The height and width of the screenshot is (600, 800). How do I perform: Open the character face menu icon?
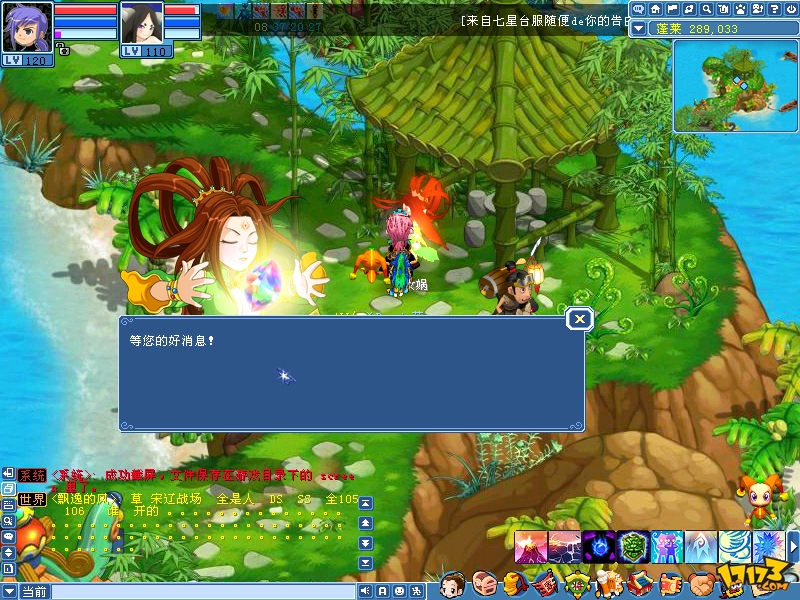(455, 583)
